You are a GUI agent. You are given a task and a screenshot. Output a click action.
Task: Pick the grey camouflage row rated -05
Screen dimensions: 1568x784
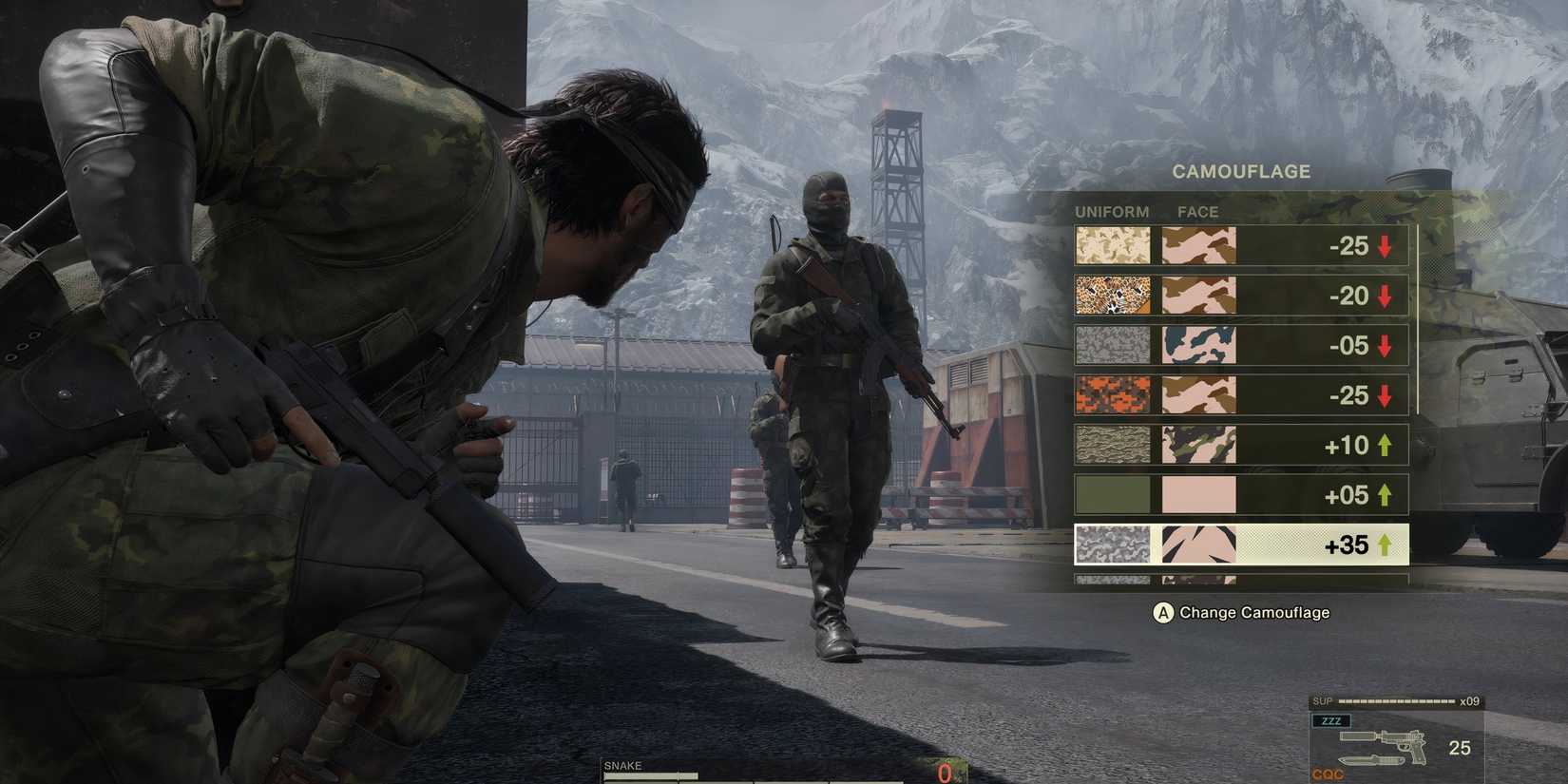coord(1240,346)
